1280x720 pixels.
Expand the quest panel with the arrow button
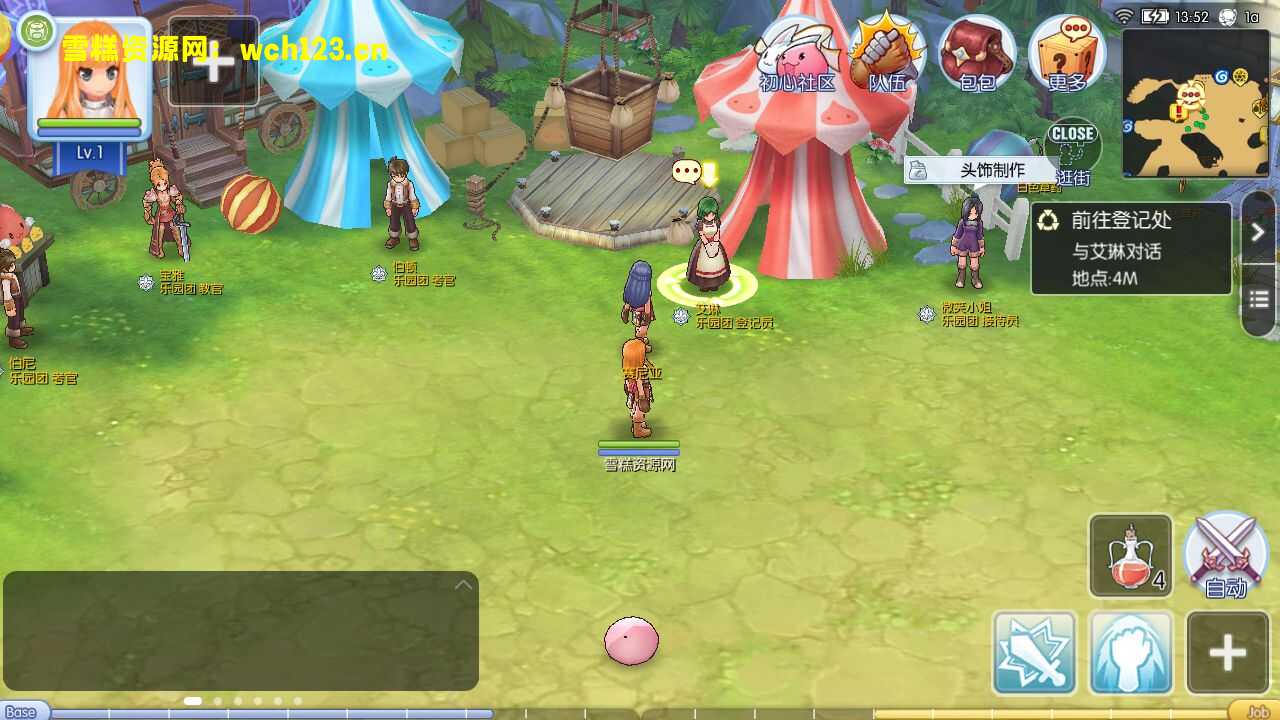click(x=1259, y=232)
